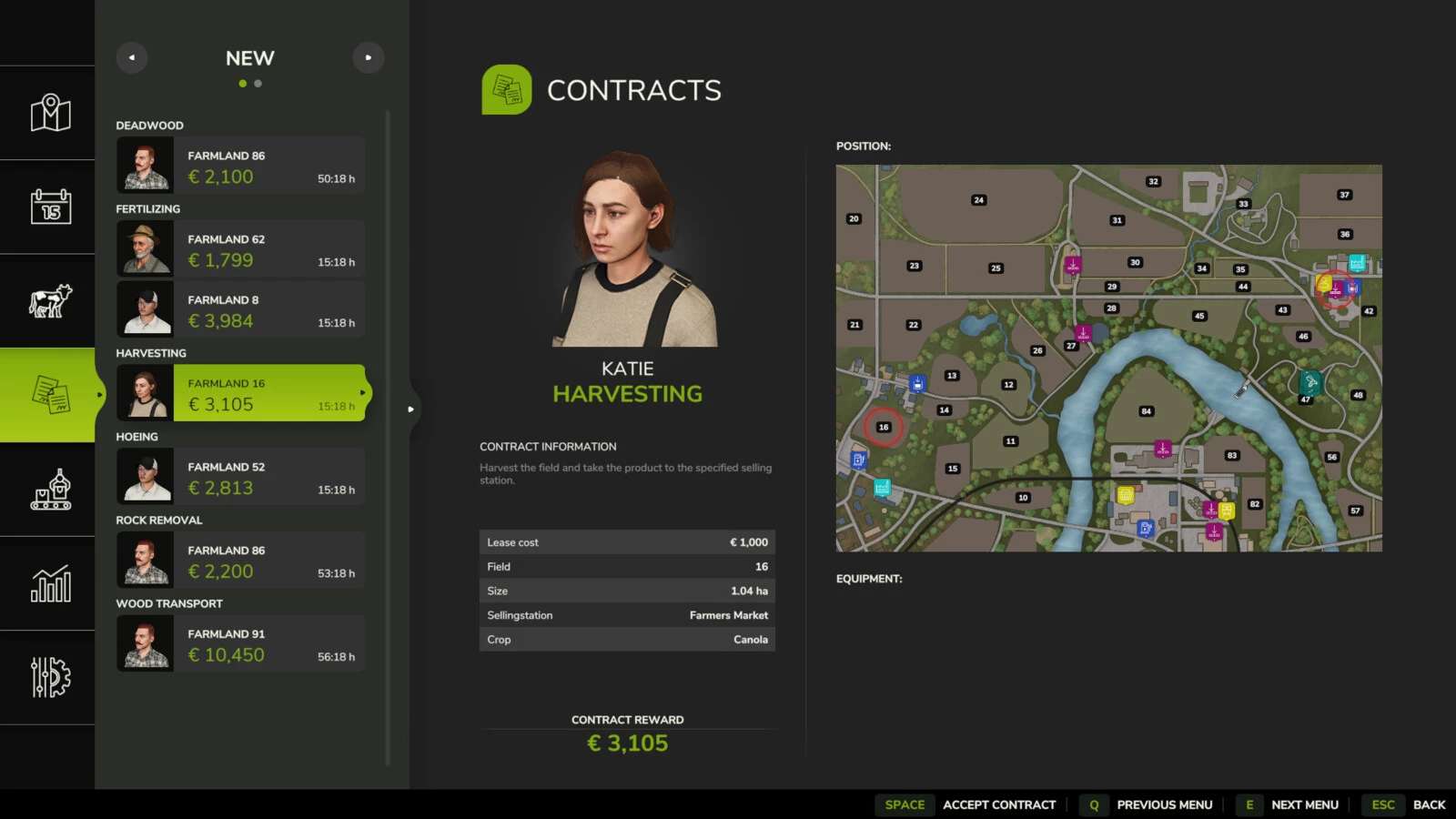This screenshot has width=1456, height=819.
Task: Click the Back button
Action: coord(1429,805)
